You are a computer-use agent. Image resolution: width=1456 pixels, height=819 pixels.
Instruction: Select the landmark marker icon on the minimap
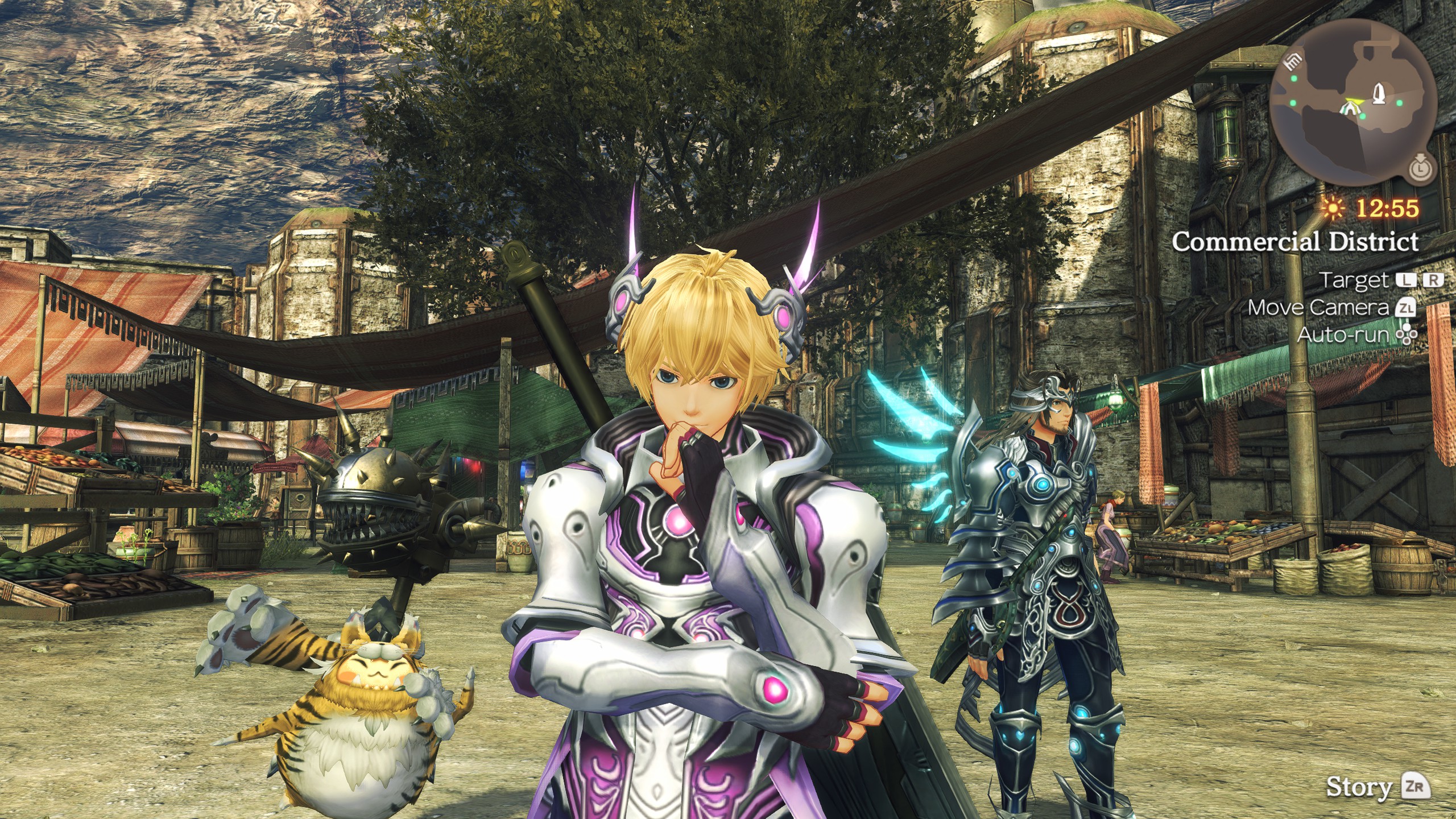pyautogui.click(x=1379, y=93)
